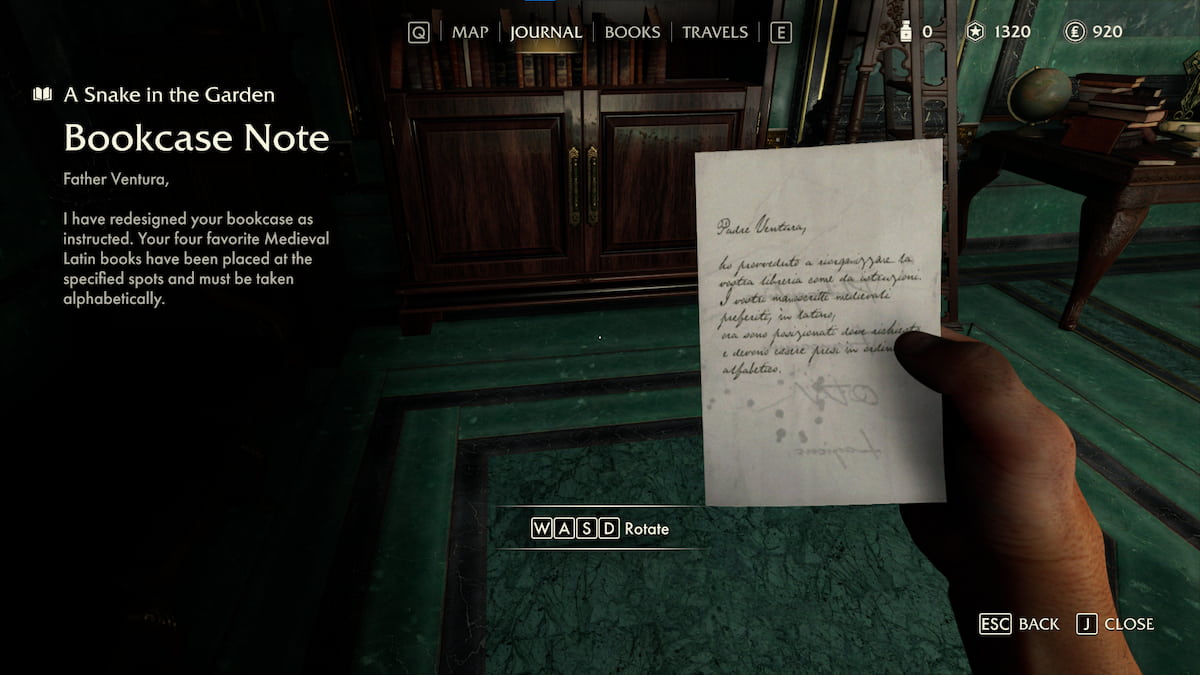Open the Travels tab
This screenshot has width=1200, height=675.
714,32
